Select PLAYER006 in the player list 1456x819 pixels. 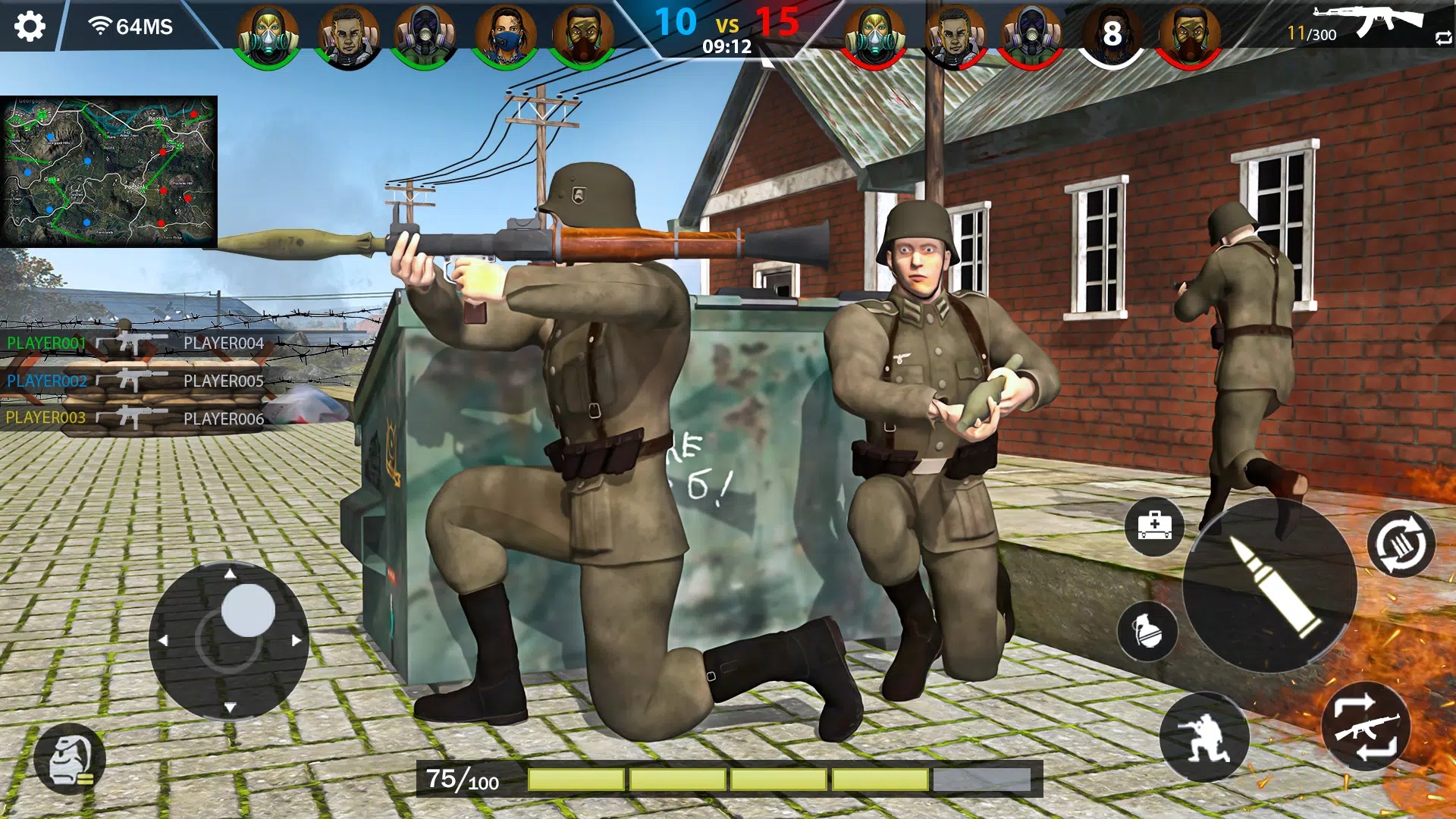[224, 419]
